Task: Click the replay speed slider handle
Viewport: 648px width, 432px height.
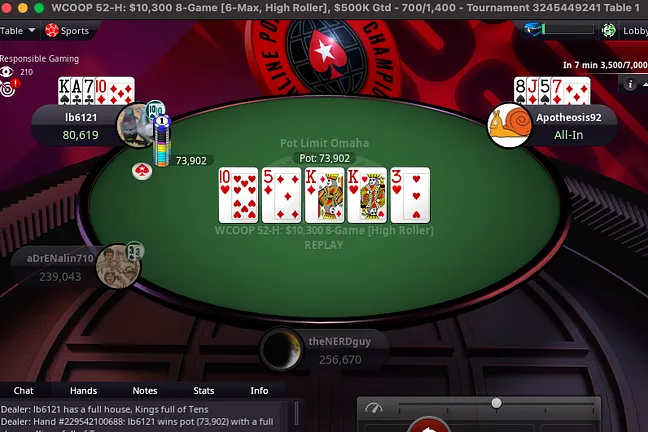Action: [x=496, y=403]
